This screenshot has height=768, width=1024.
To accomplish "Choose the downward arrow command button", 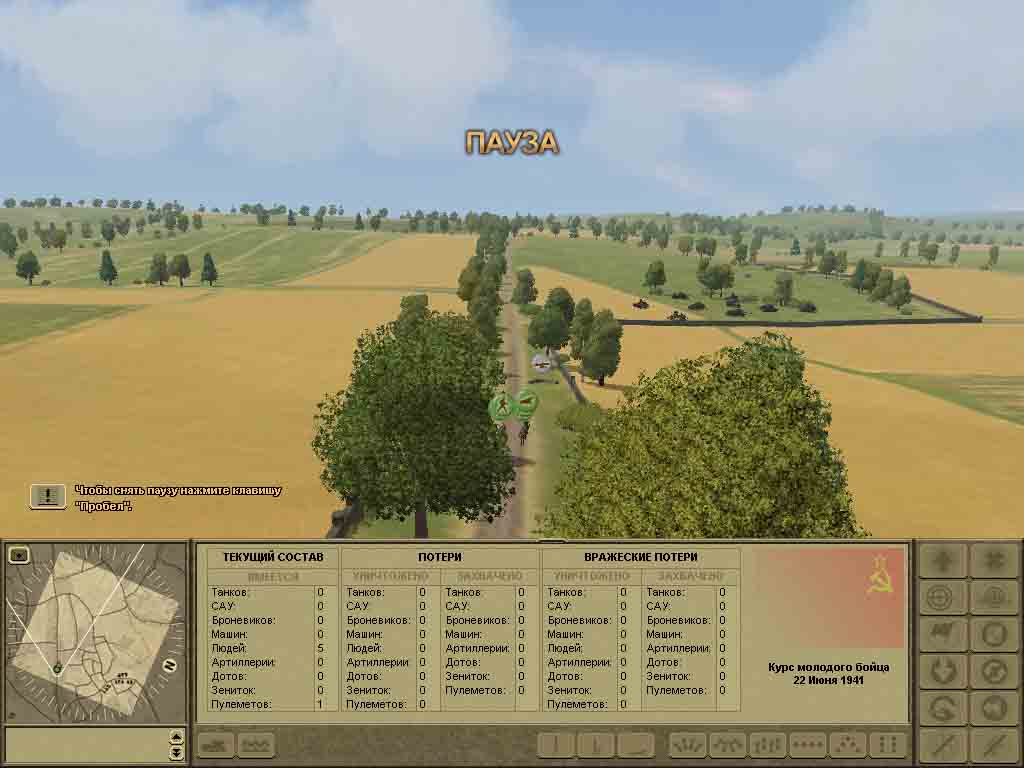I will [942, 670].
